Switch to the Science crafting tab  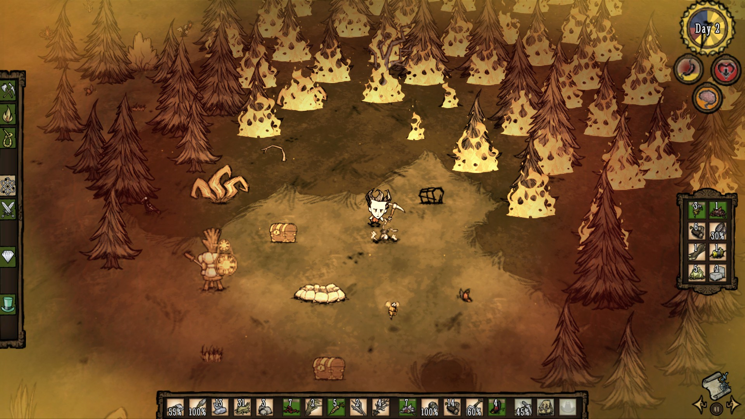pos(8,186)
